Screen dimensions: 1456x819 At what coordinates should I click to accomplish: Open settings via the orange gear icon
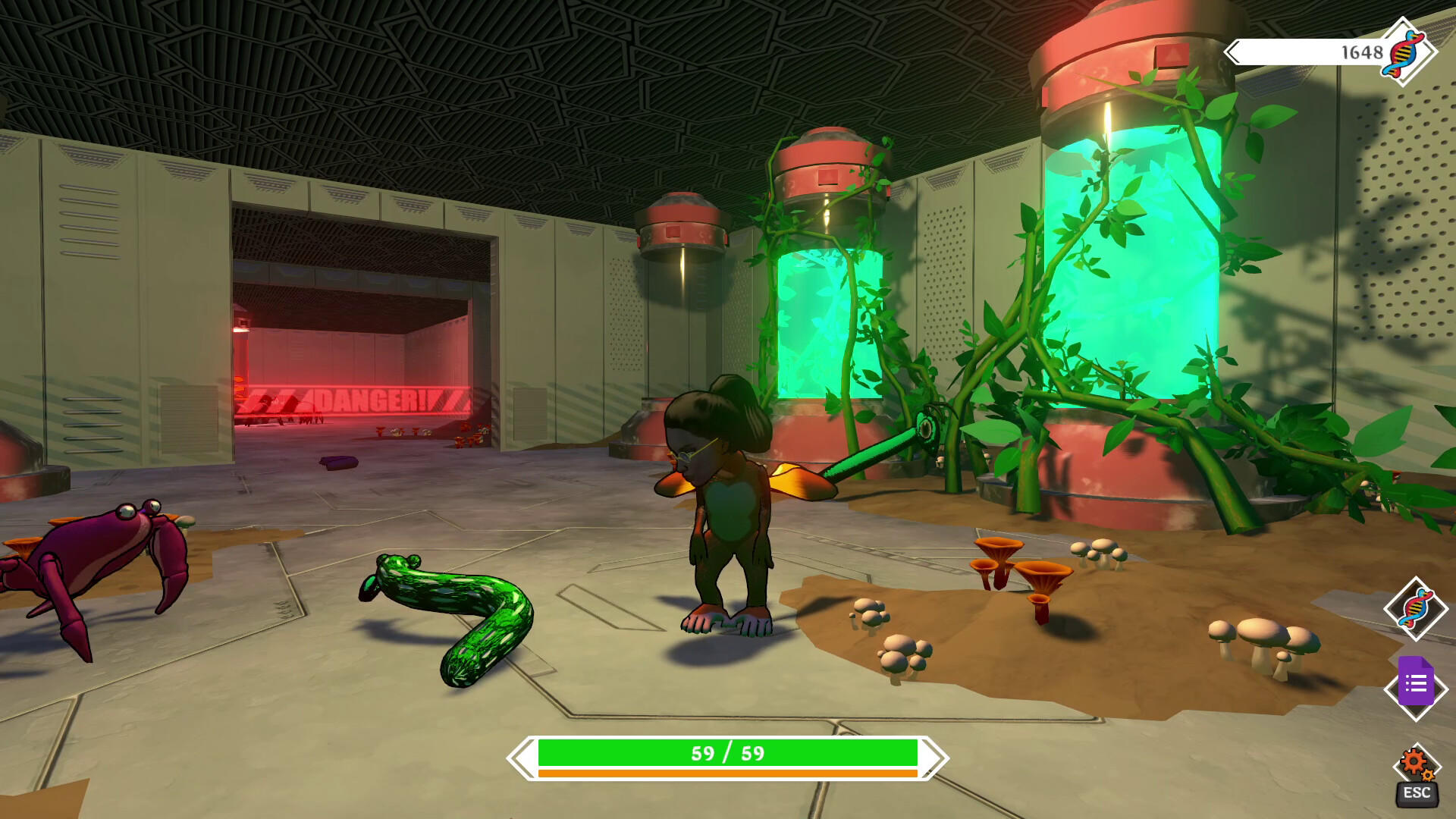pos(1415,764)
